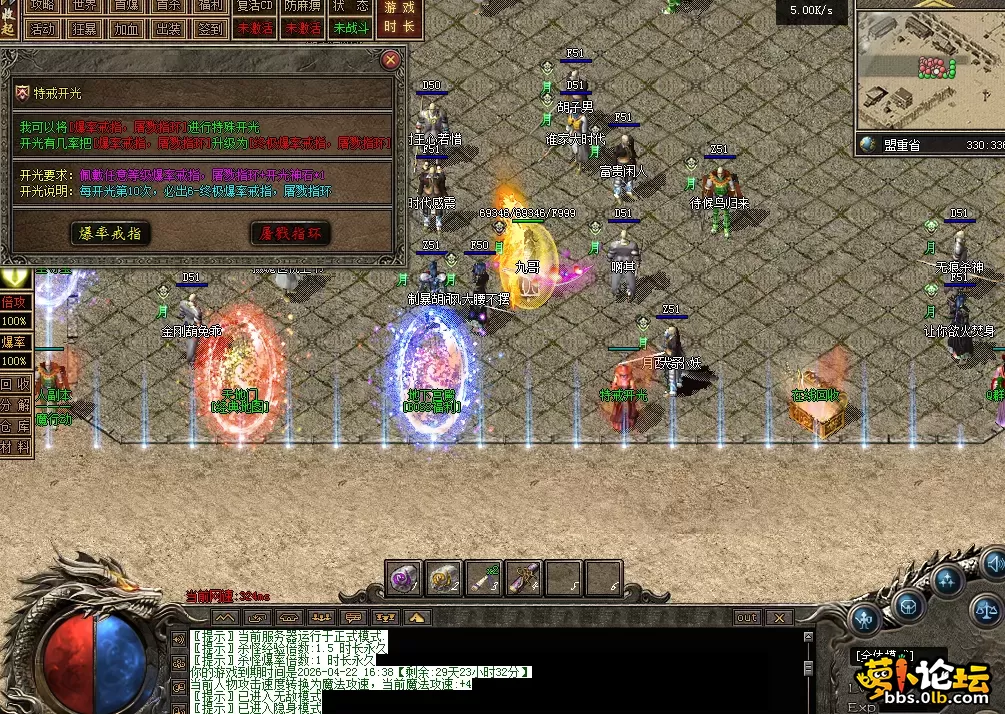1005x714 pixels.
Task: Choose the 爆率戒指 option
Action: [111, 233]
